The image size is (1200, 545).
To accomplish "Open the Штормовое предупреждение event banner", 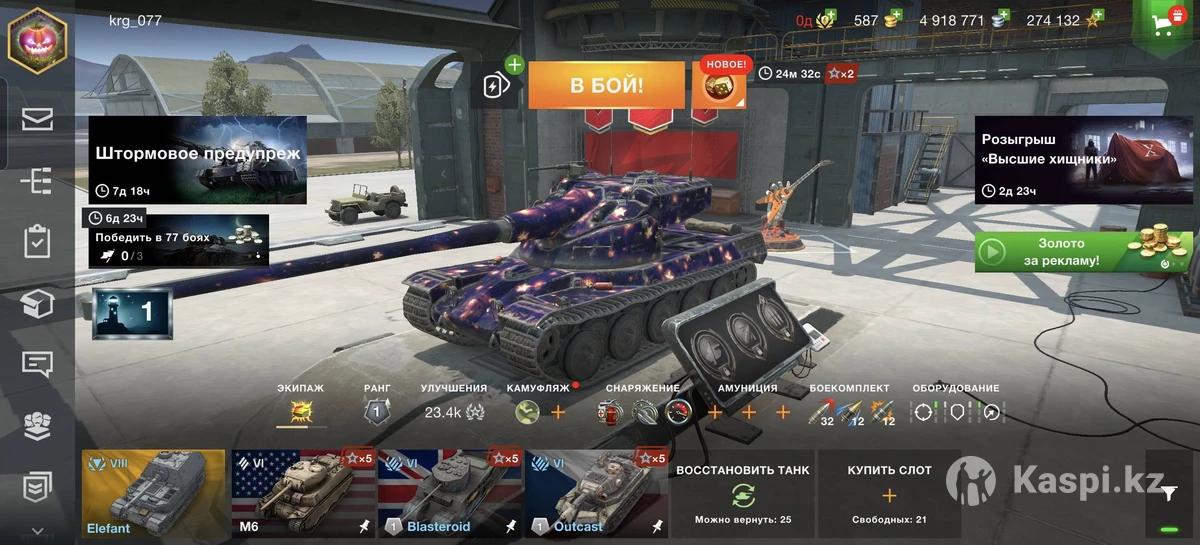I will coord(198,160).
